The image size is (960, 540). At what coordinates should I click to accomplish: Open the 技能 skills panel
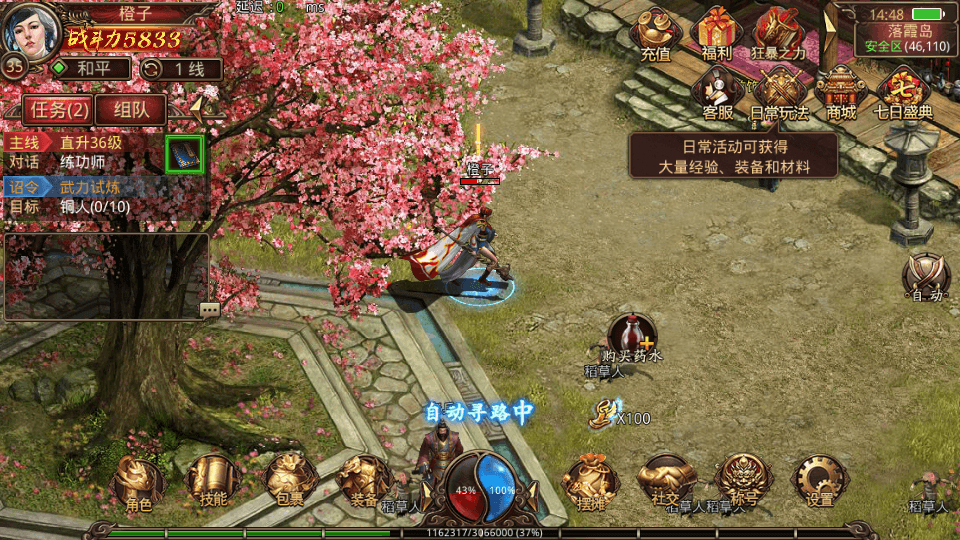tap(212, 481)
